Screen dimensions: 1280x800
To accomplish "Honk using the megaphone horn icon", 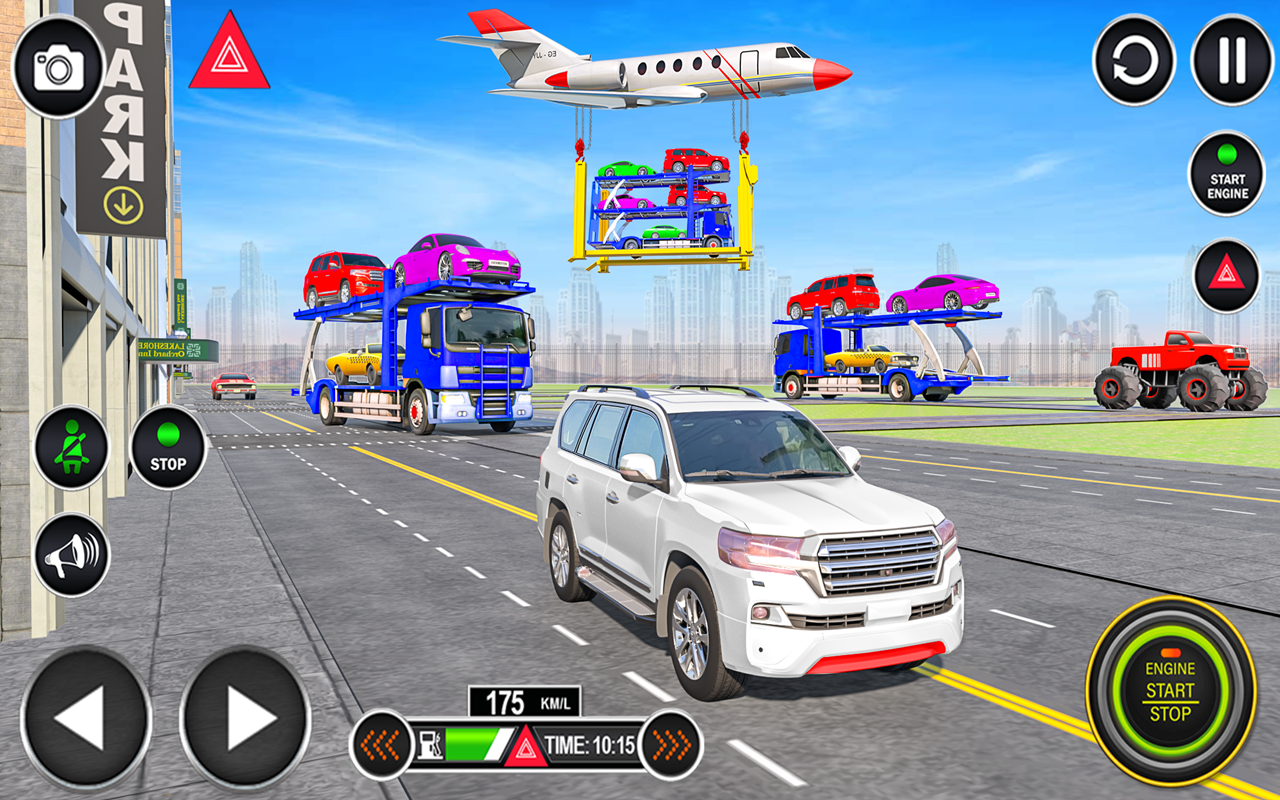I will [70, 553].
